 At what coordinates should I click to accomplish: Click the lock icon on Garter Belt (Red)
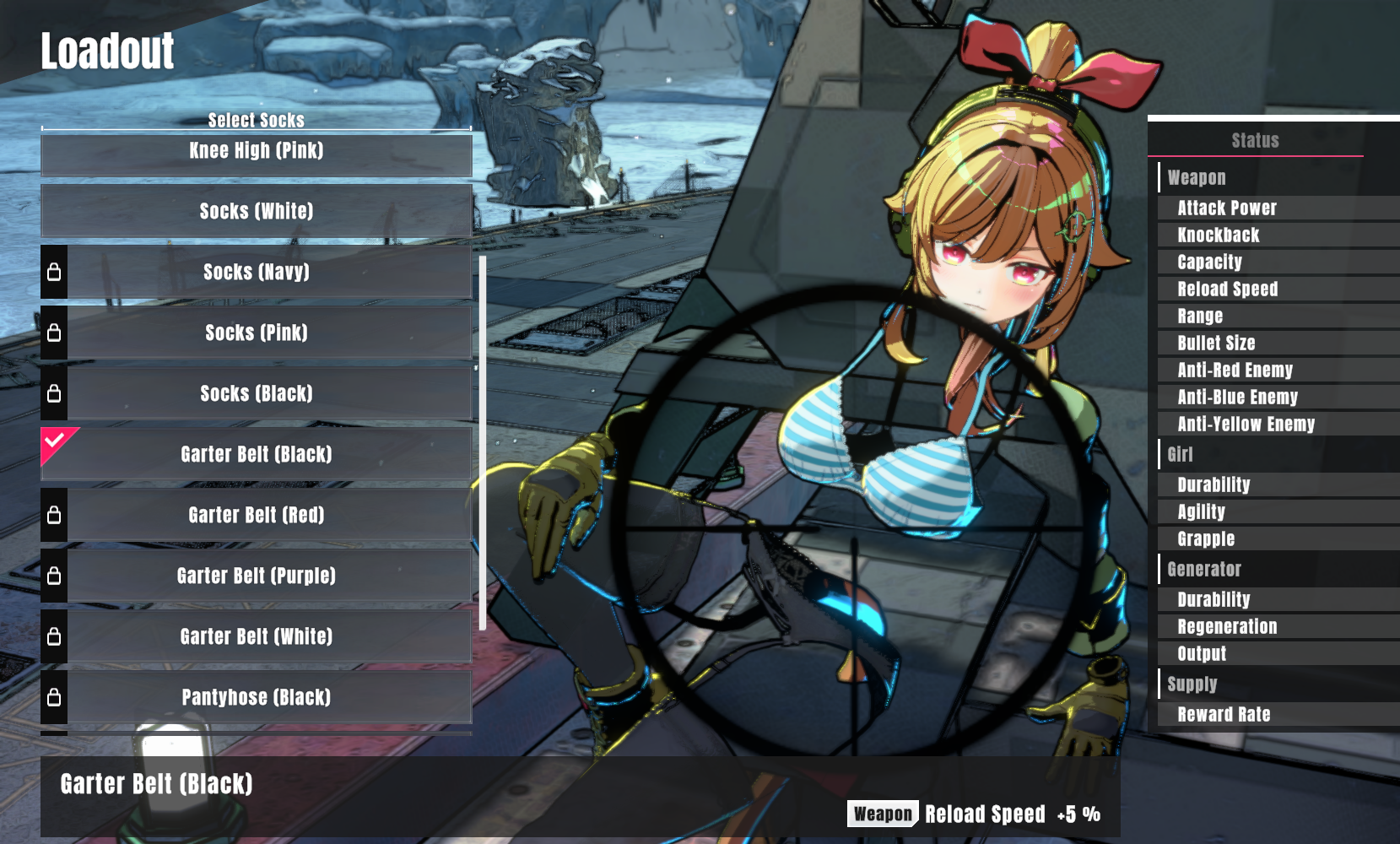pos(55,515)
